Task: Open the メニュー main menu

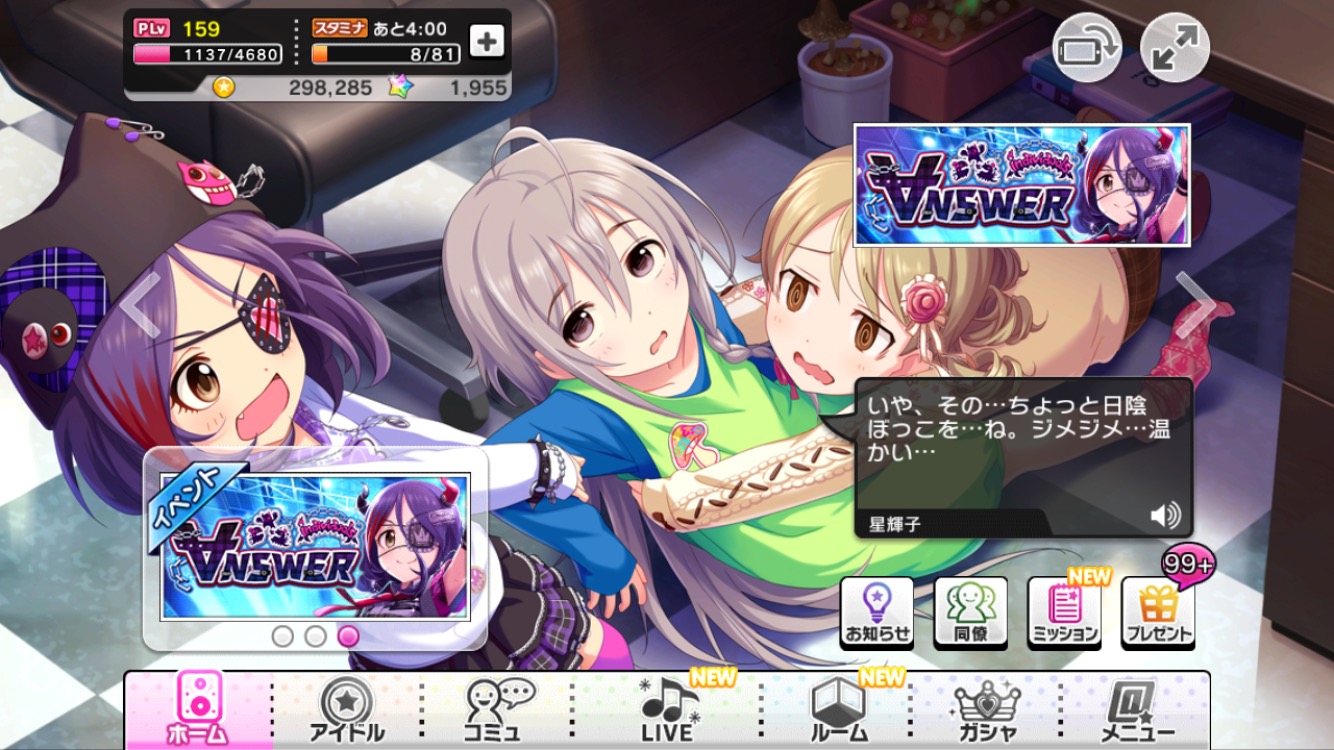Action: coord(1137,708)
